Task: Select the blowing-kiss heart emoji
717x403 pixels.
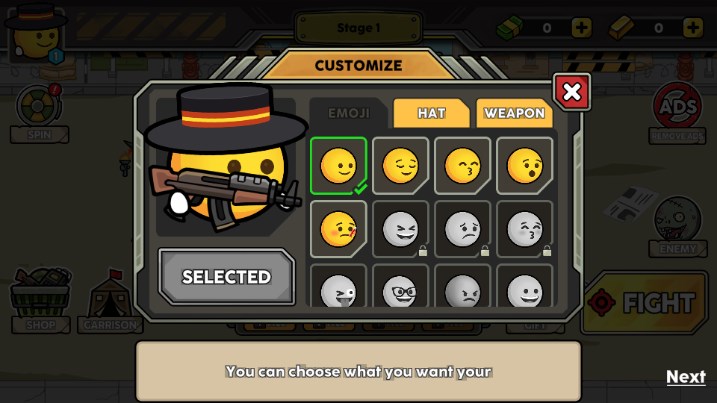Action: point(338,229)
